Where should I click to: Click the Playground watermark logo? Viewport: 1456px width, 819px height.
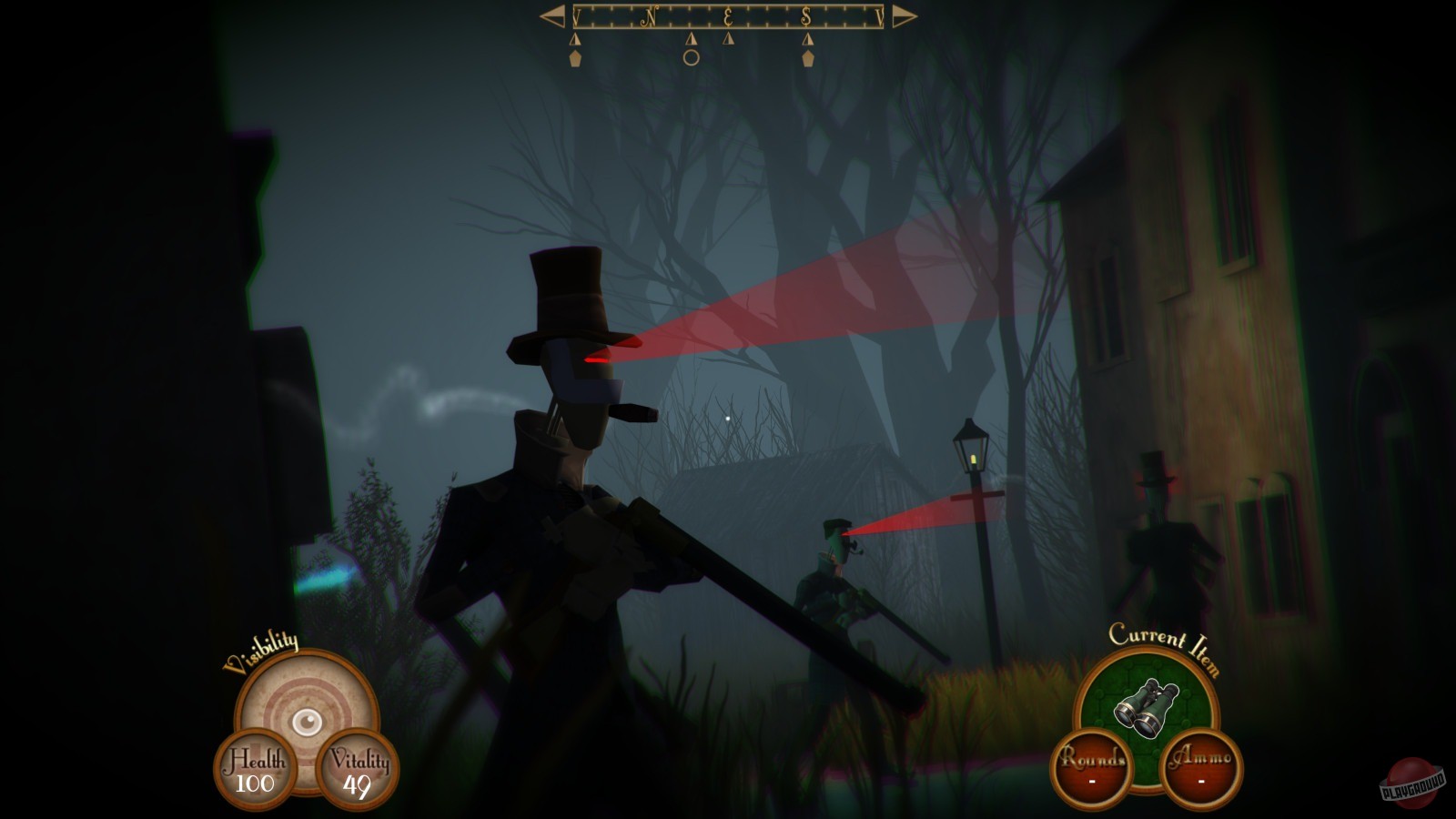(1410, 784)
